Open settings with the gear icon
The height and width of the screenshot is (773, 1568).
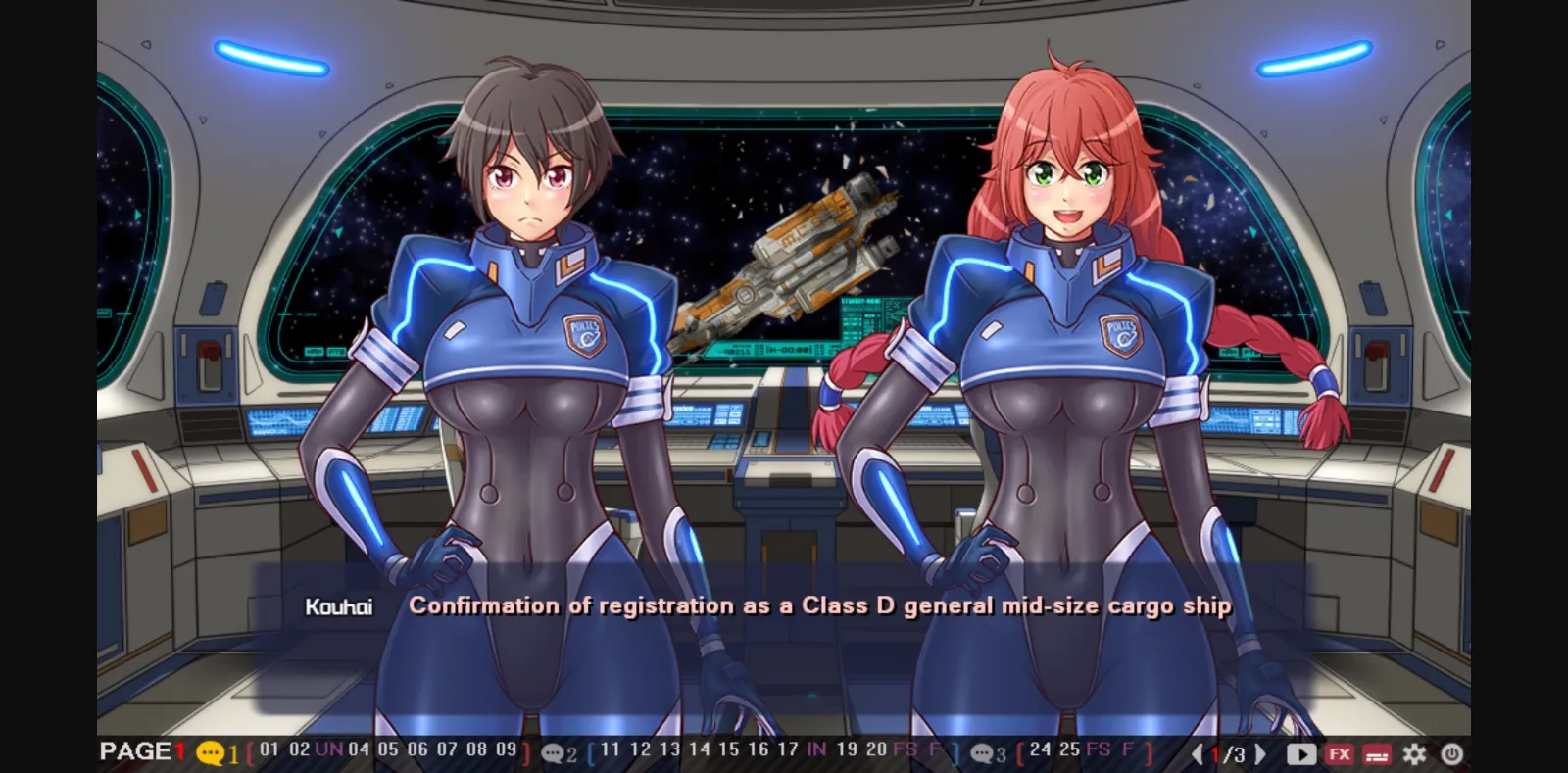coord(1414,754)
